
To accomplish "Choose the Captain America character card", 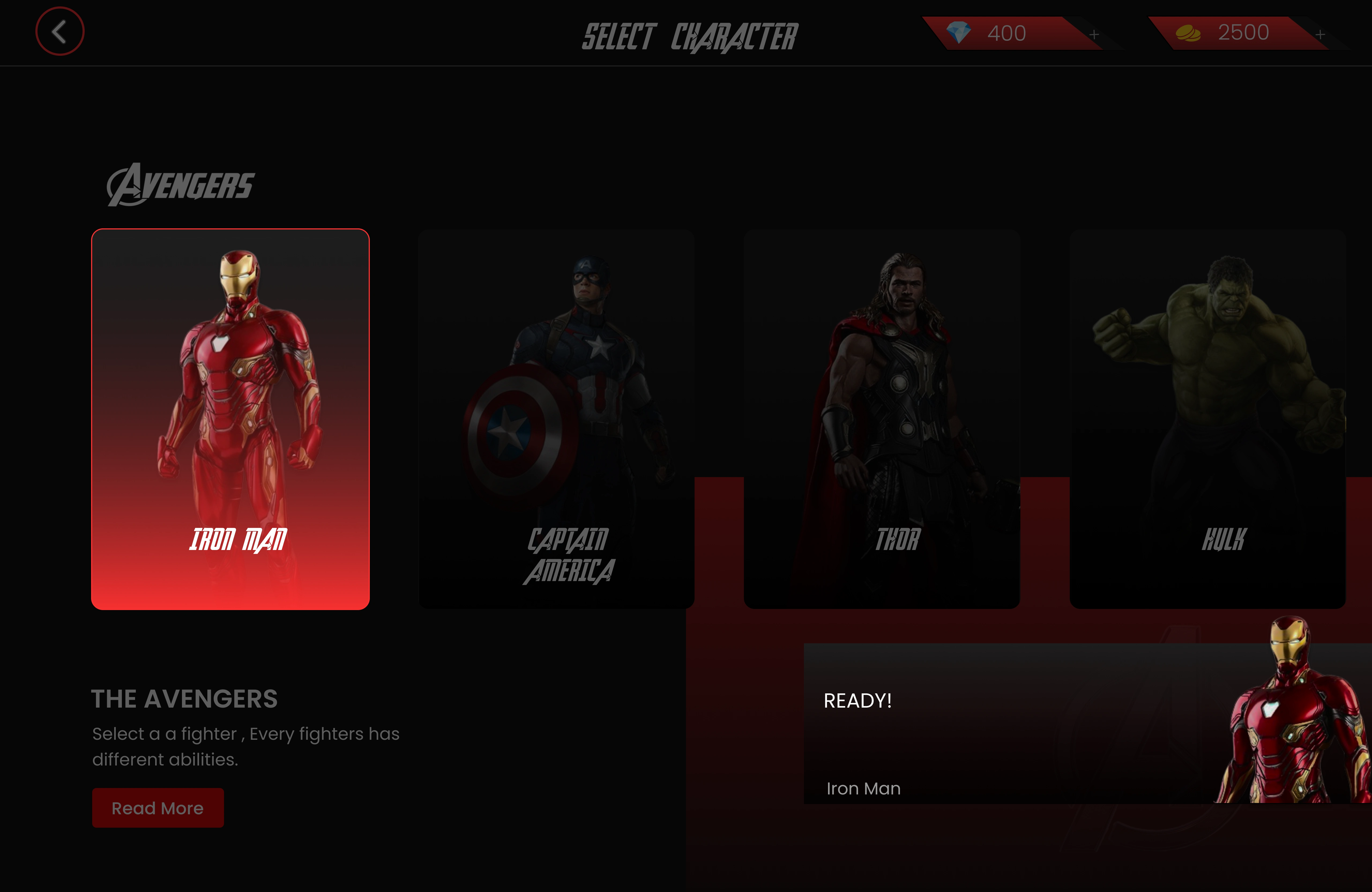I will click(x=556, y=419).
